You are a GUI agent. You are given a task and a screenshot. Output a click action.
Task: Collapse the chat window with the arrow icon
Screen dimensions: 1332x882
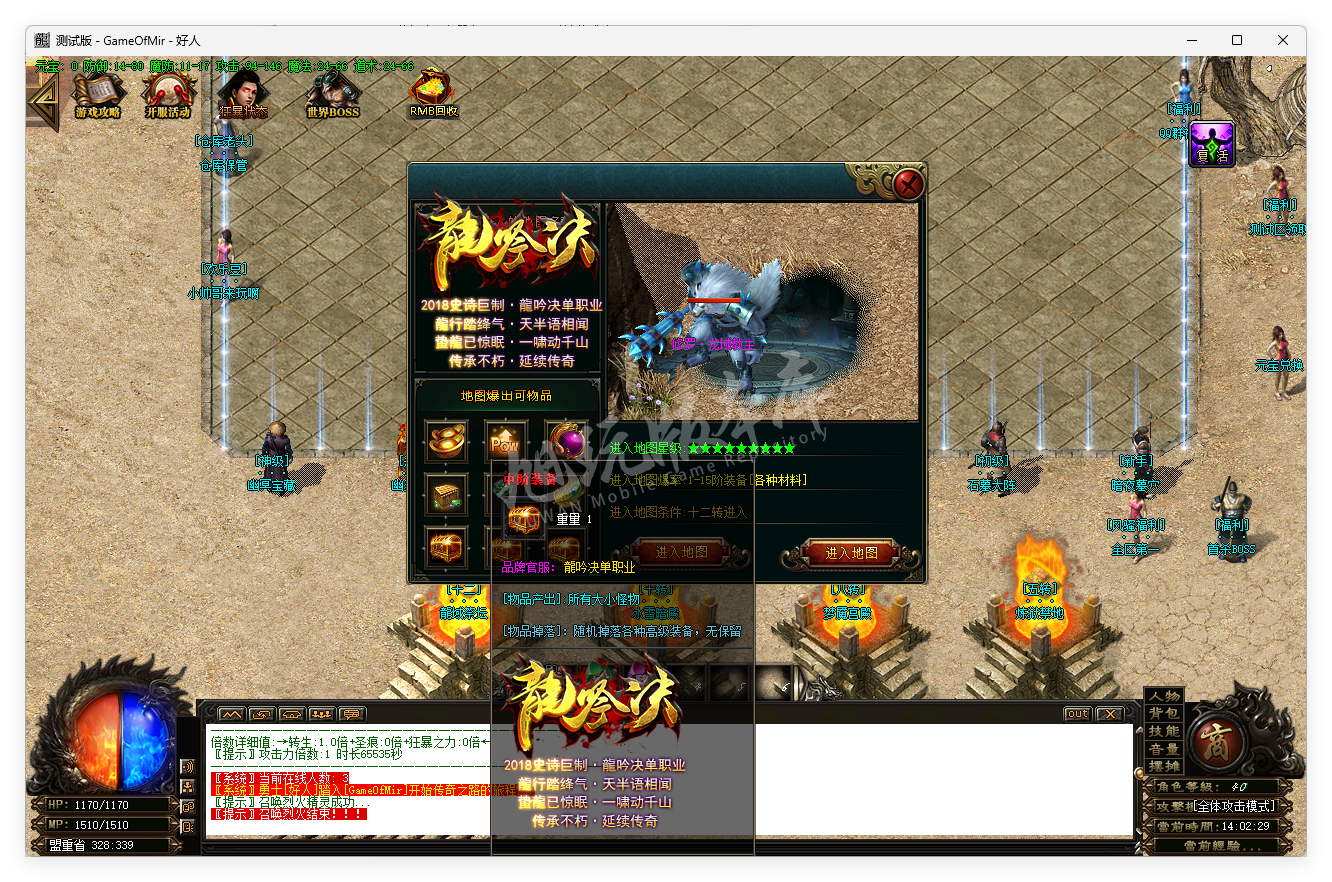(232, 714)
